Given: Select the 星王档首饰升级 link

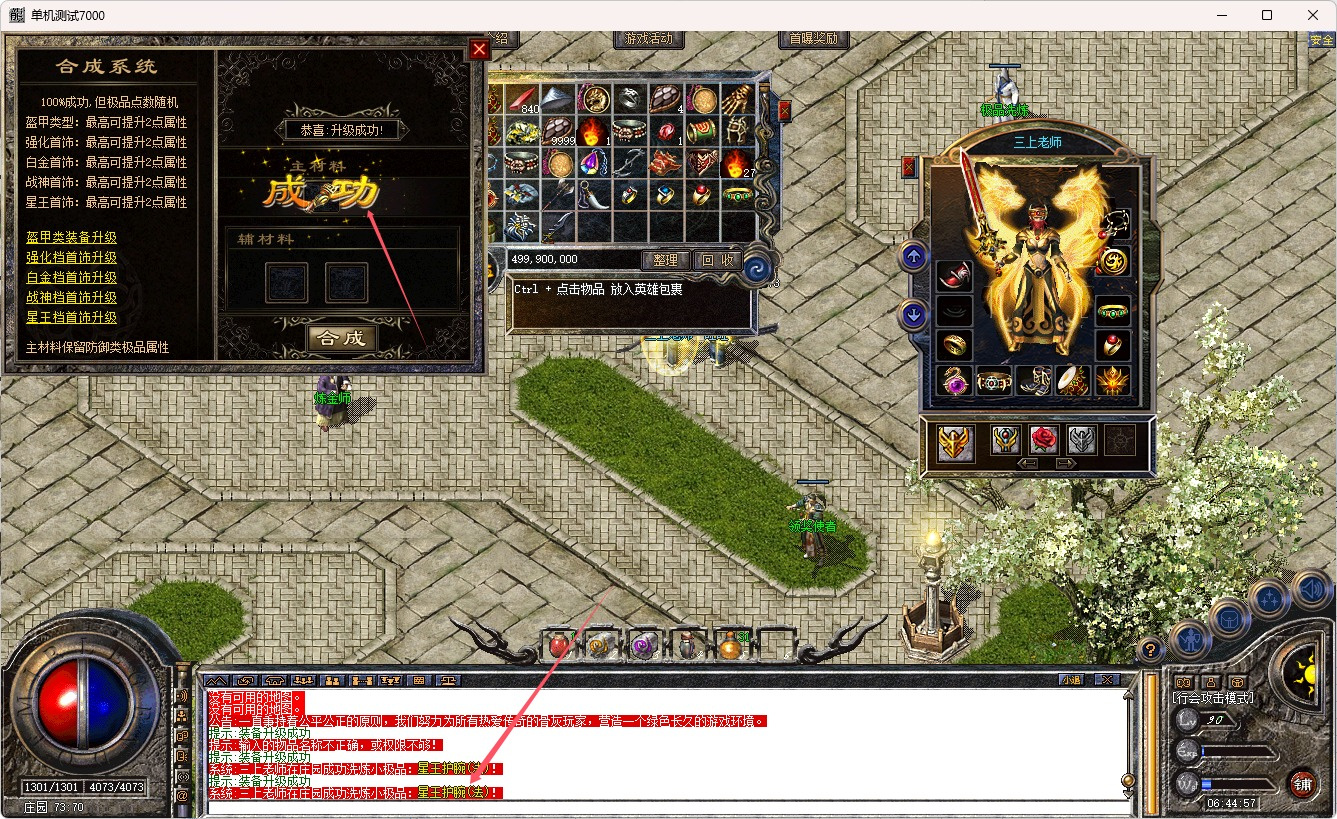Looking at the screenshot, I should click(71, 317).
